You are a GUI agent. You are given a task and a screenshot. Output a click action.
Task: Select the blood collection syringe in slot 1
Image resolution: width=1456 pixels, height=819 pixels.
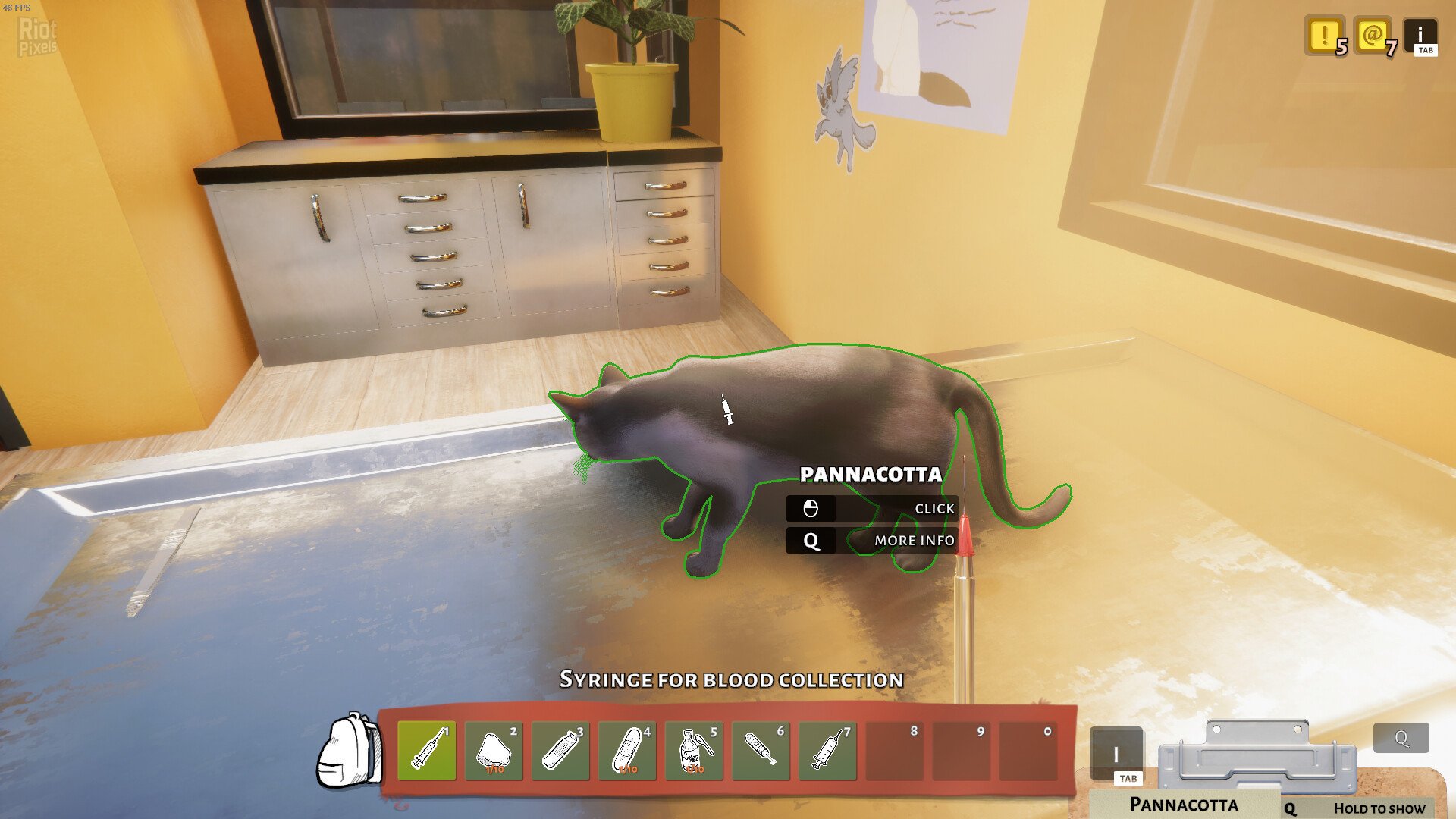tap(427, 751)
